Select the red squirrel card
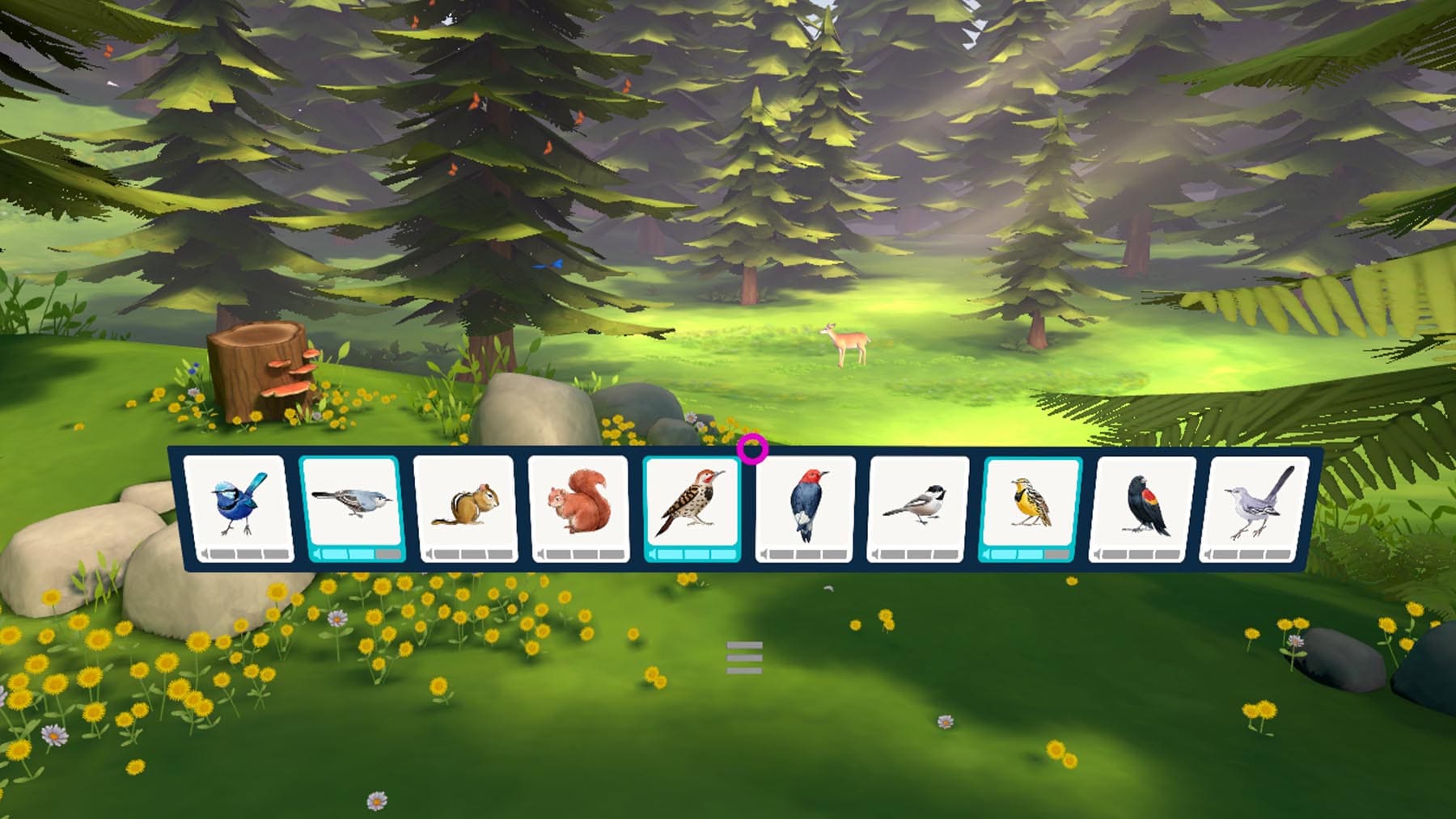The width and height of the screenshot is (1456, 819). pyautogui.click(x=579, y=509)
